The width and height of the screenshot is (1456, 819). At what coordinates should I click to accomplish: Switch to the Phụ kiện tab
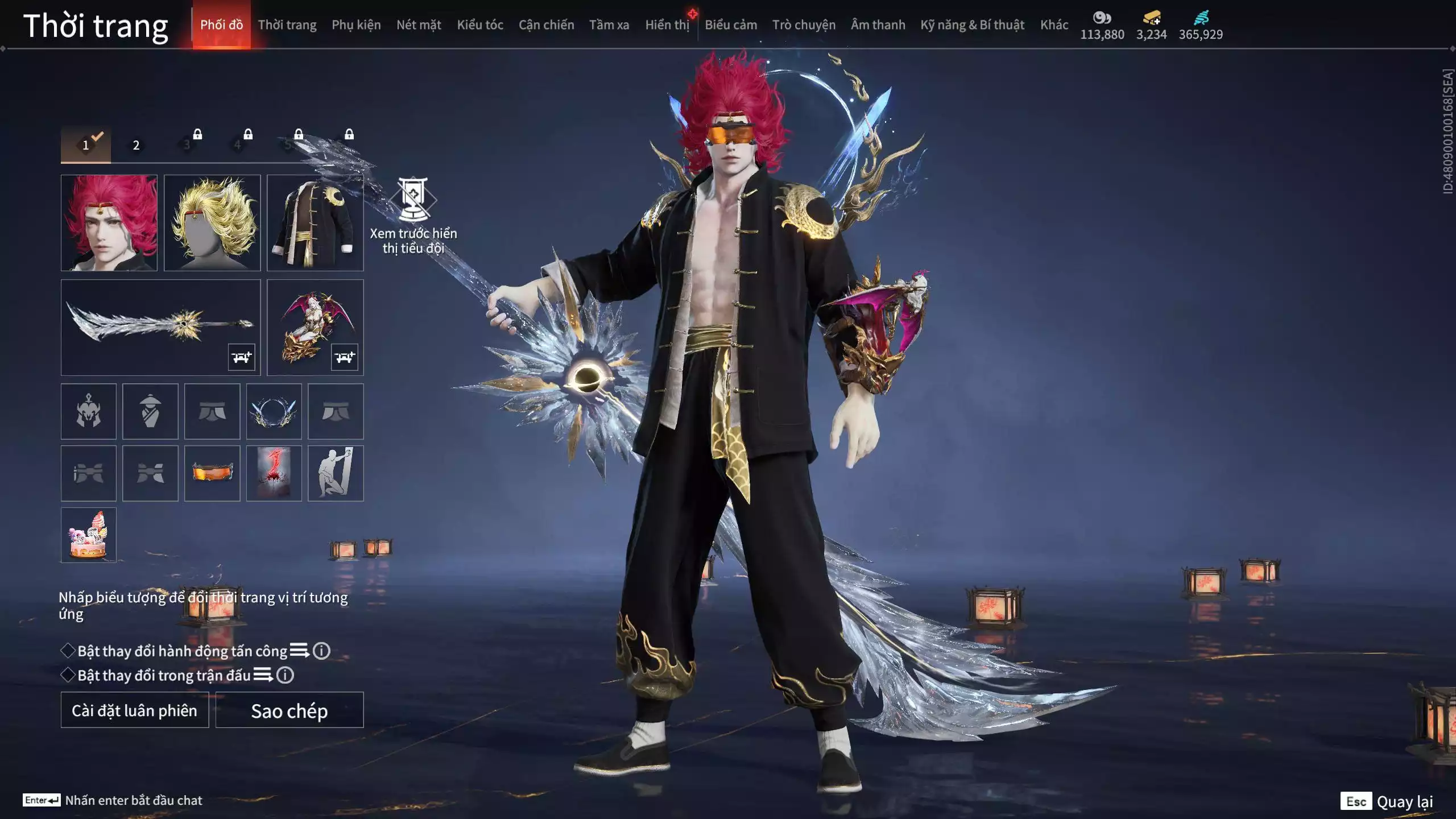[x=356, y=25]
